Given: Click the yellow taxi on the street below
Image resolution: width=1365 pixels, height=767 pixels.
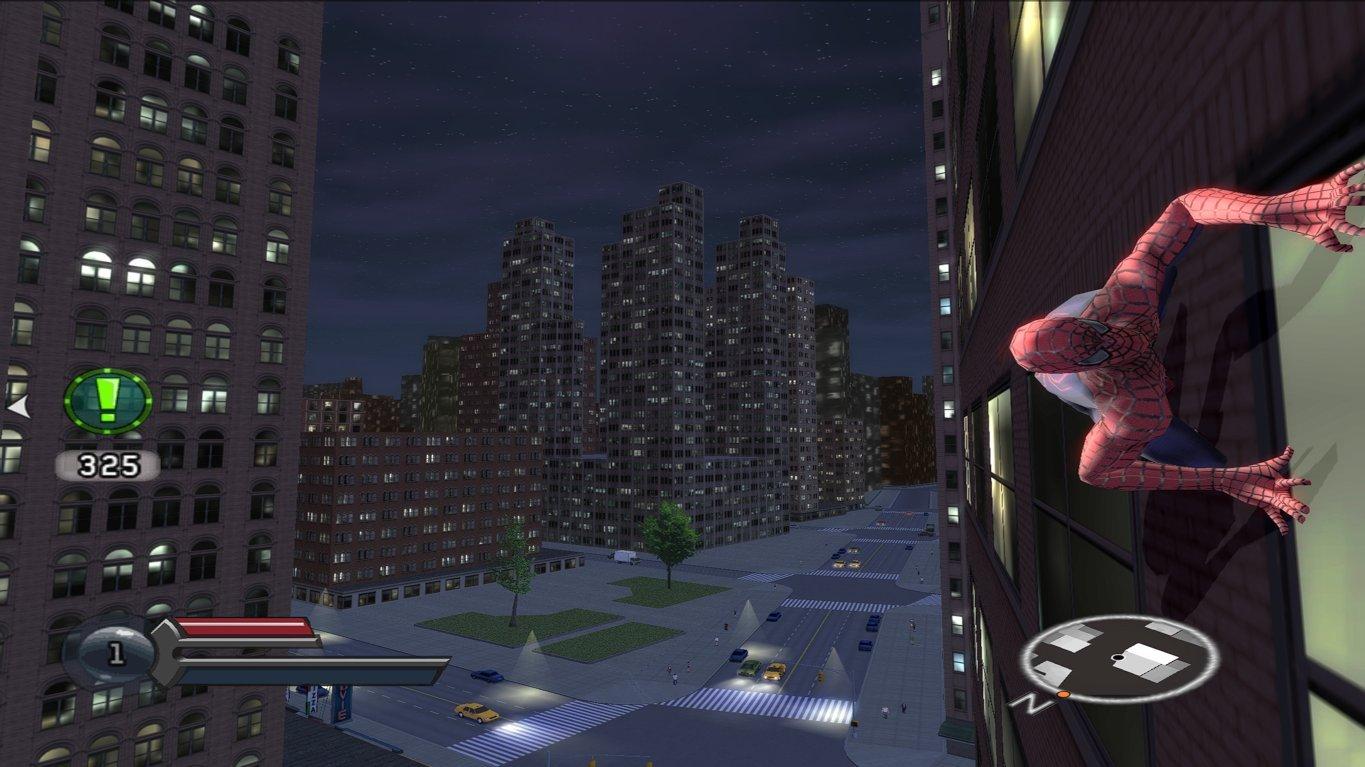Looking at the screenshot, I should click(476, 711).
